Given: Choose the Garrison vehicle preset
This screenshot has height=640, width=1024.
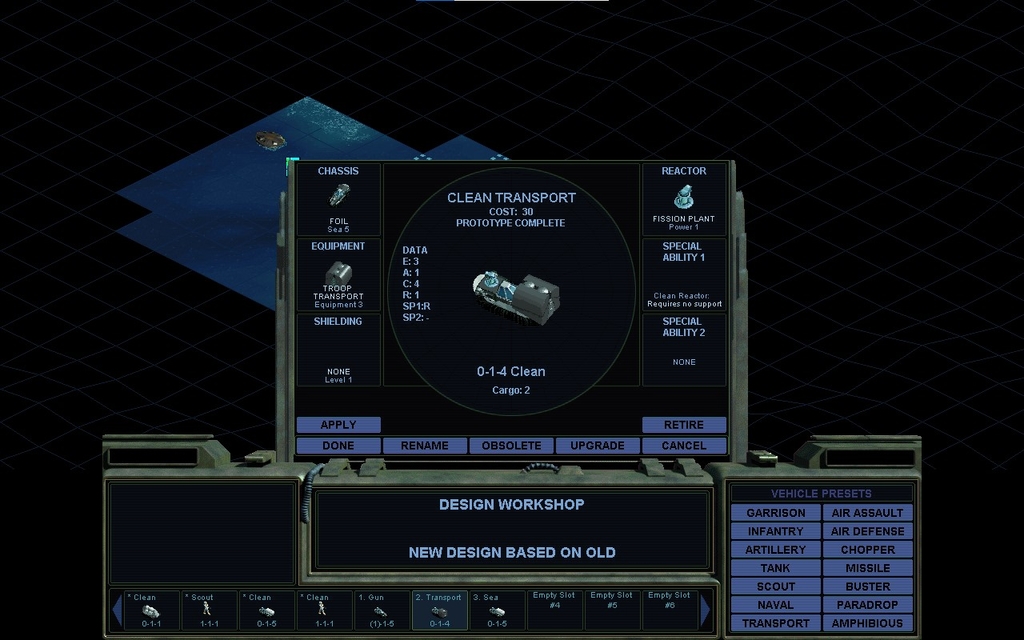Looking at the screenshot, I should 775,513.
